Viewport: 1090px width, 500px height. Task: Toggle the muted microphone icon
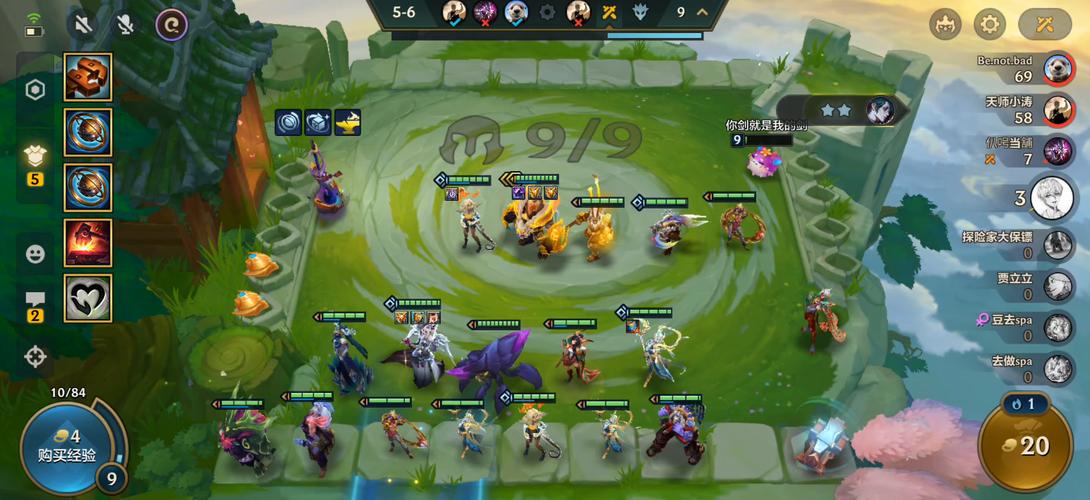(x=126, y=24)
